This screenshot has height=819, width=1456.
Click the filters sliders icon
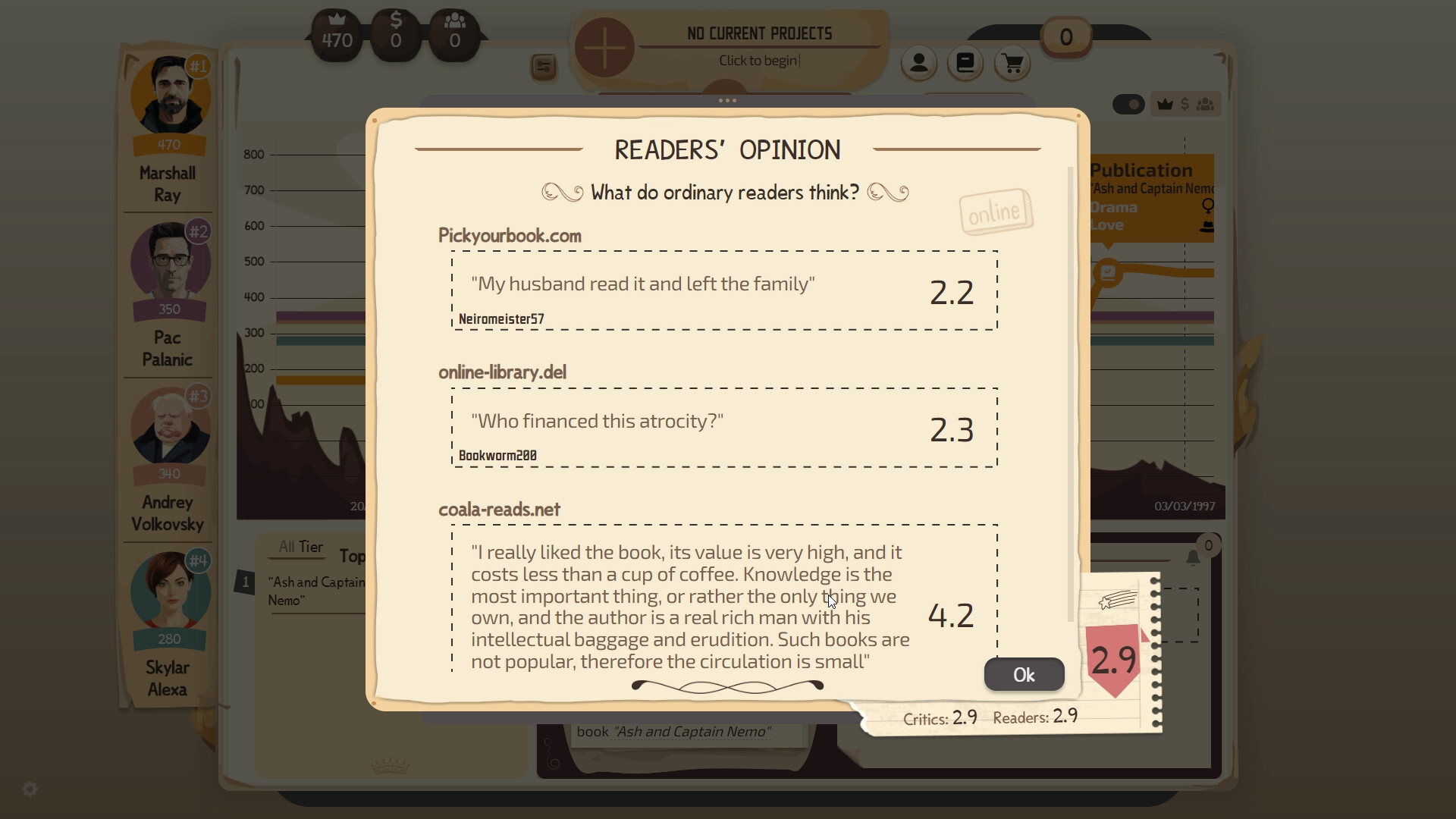click(544, 67)
